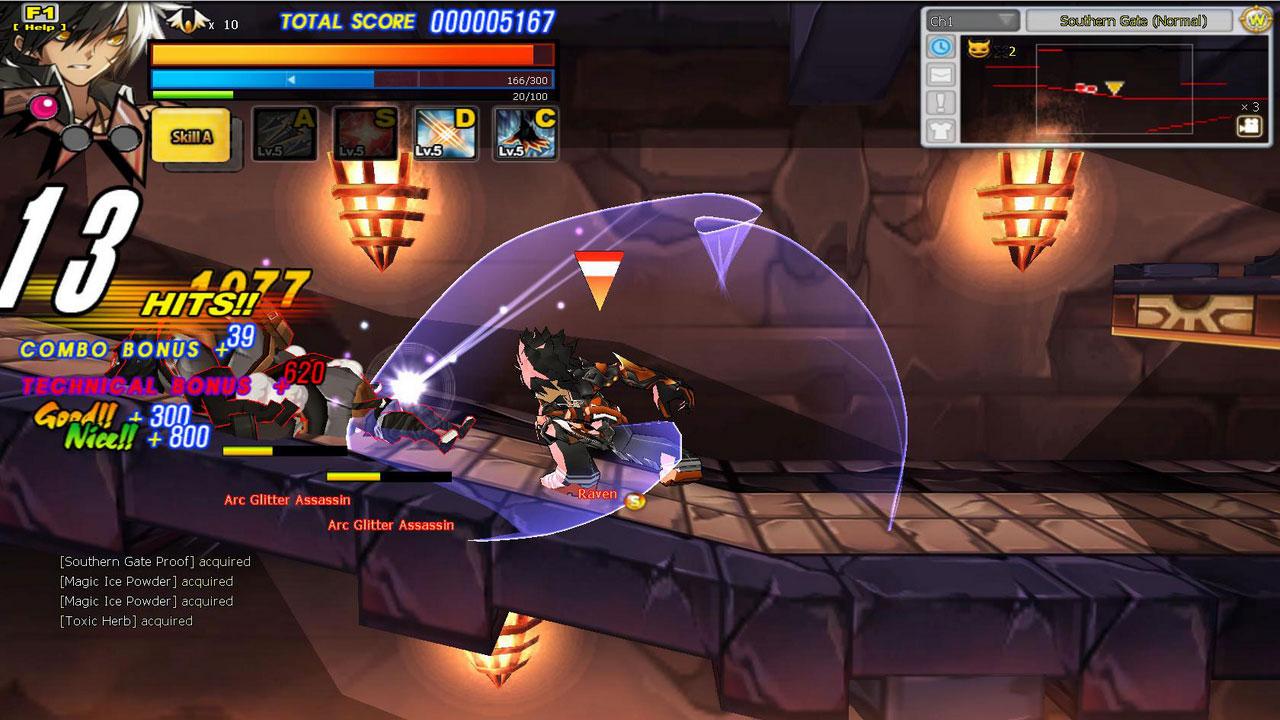The height and width of the screenshot is (720, 1280).
Task: Select the clock icon beside the minimap
Action: pyautogui.click(x=942, y=47)
